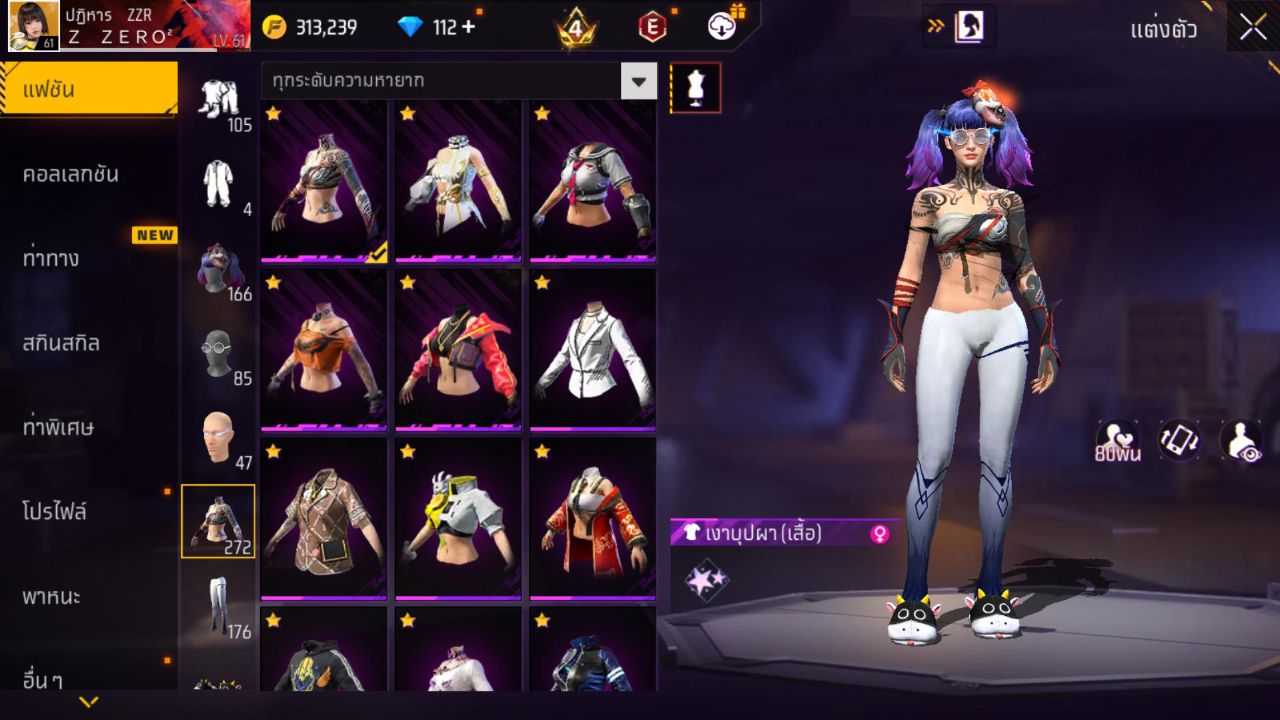Select the shirt category with 272 items
Image resolution: width=1280 pixels, height=720 pixels.
[x=221, y=522]
